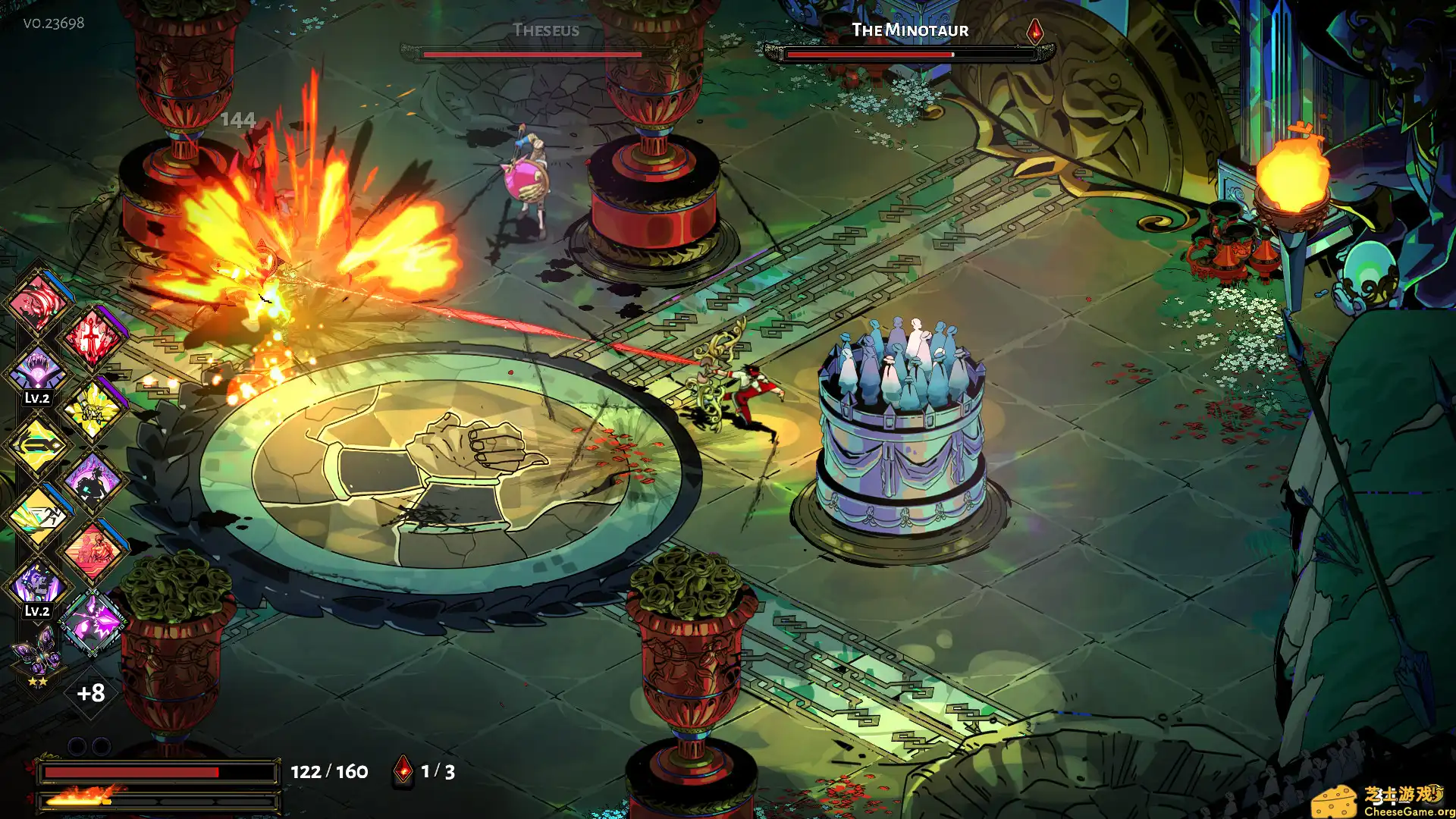The image size is (1456, 819).
Task: Inspect the purple silhouette figure boon icon
Action: 93,481
